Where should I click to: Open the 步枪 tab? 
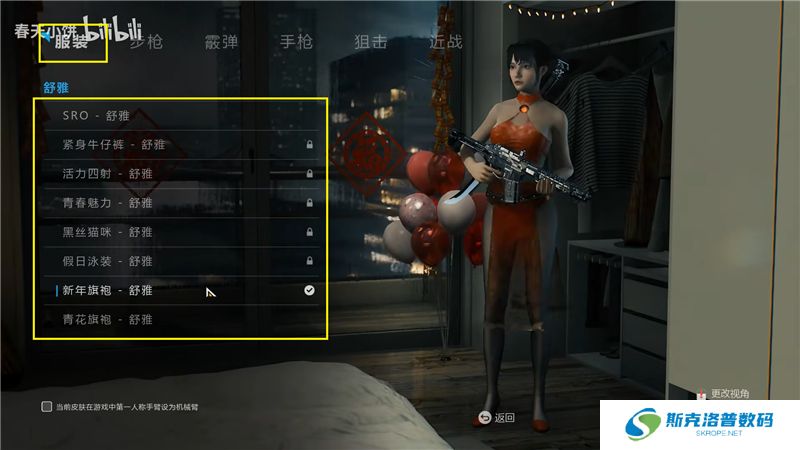[x=146, y=42]
